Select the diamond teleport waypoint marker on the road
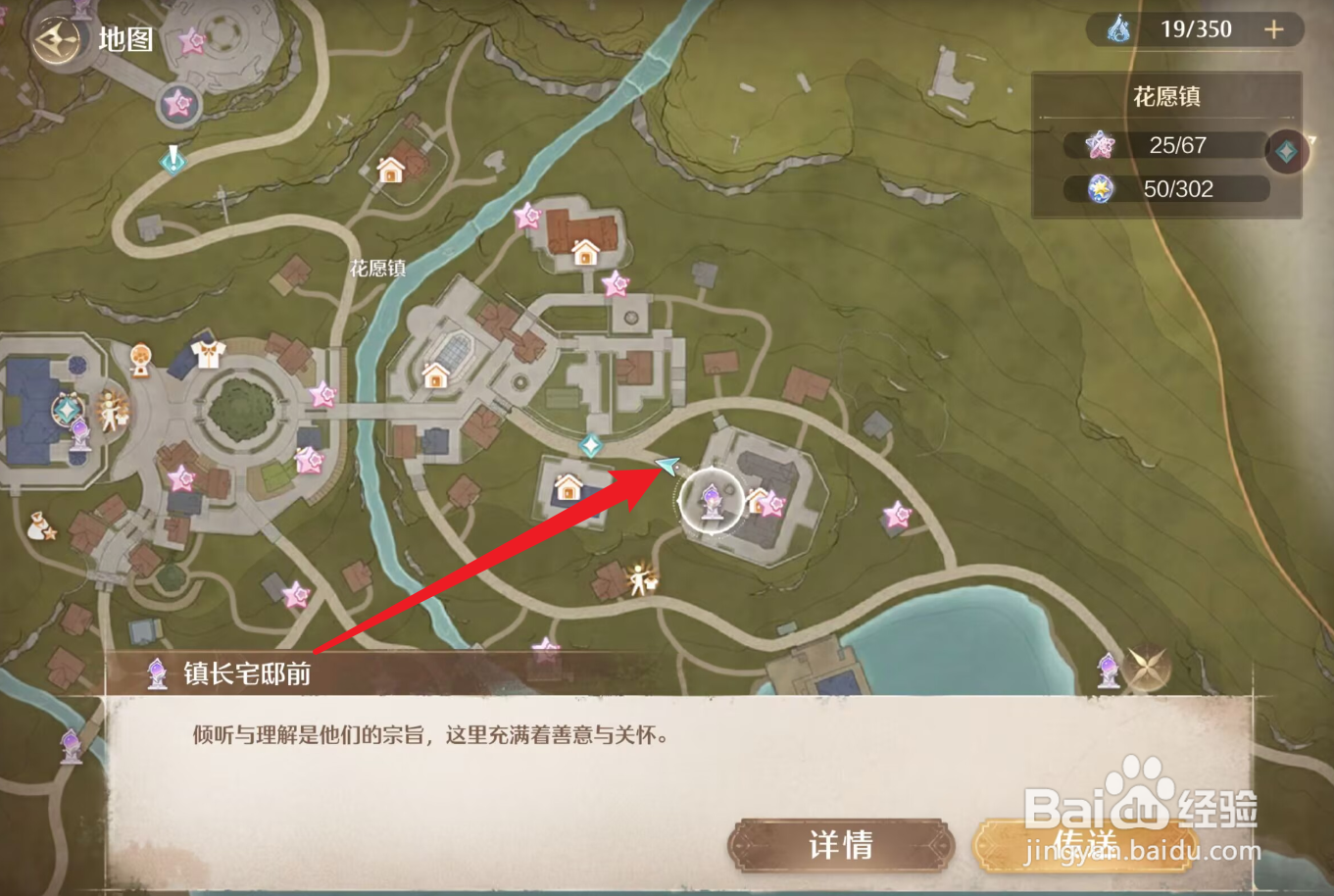This screenshot has height=896, width=1334. pyautogui.click(x=591, y=443)
